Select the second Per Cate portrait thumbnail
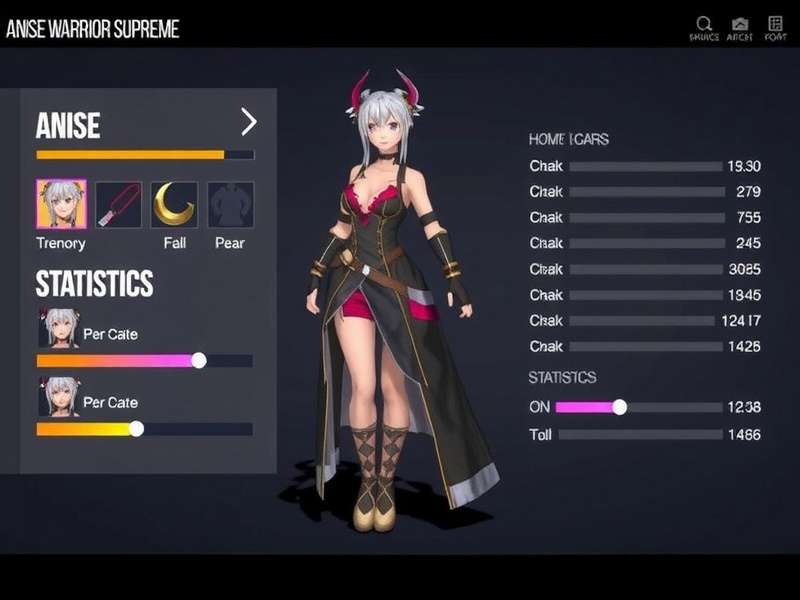This screenshot has height=600, width=800. click(x=58, y=397)
